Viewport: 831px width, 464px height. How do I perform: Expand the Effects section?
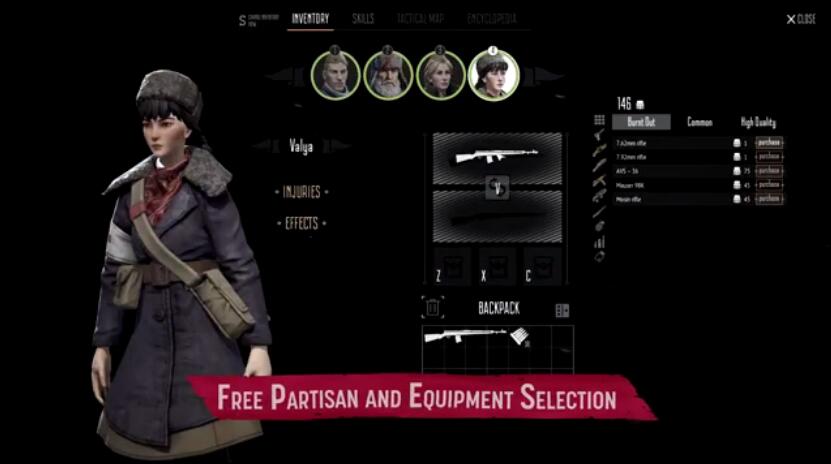301,223
